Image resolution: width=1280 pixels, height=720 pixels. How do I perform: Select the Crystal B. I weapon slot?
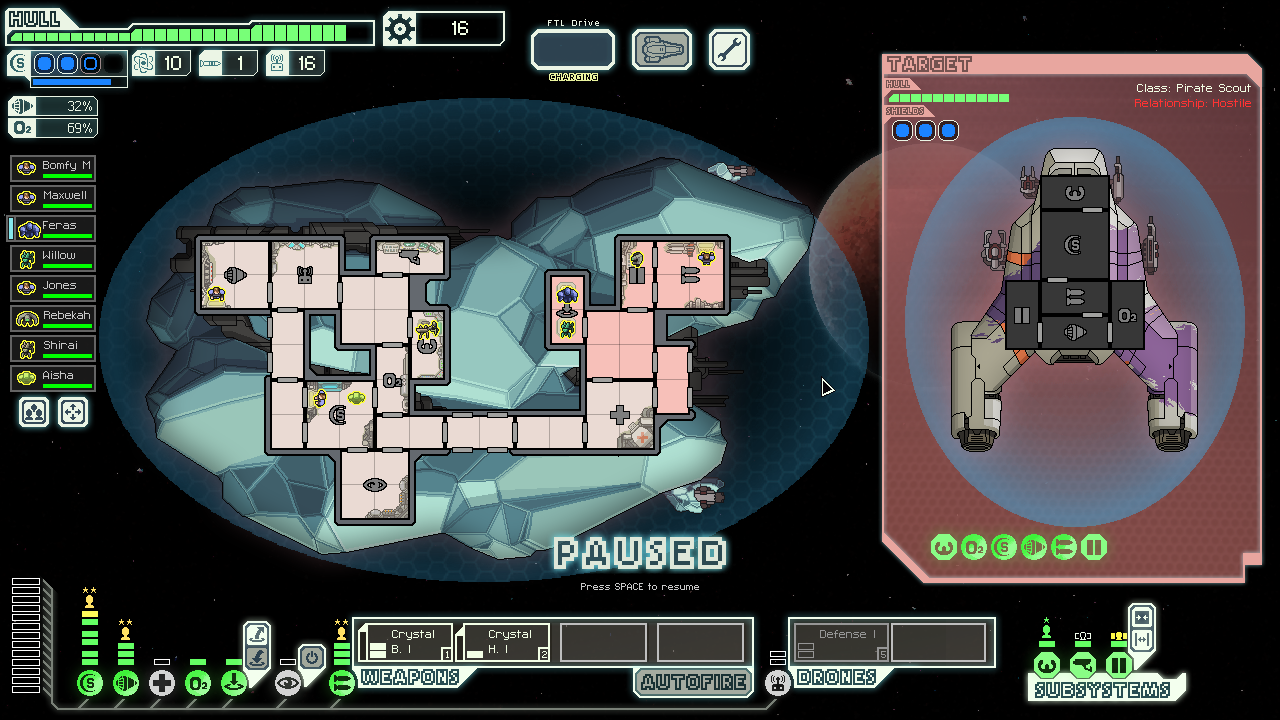click(x=406, y=642)
